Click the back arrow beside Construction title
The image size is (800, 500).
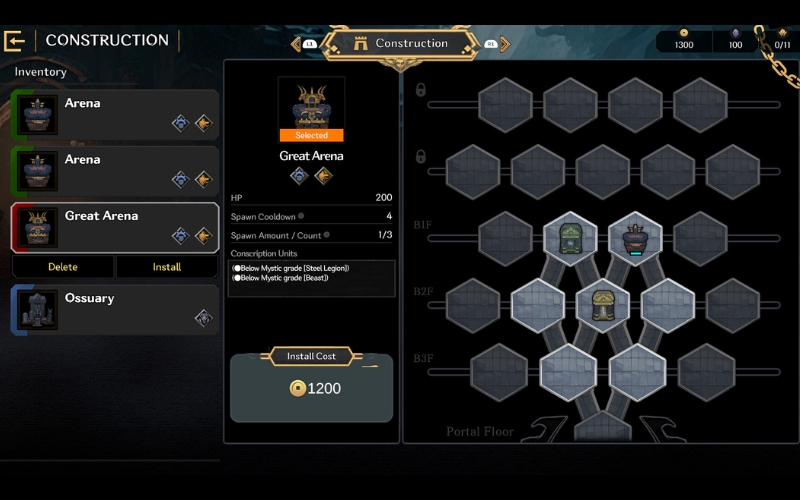point(14,41)
